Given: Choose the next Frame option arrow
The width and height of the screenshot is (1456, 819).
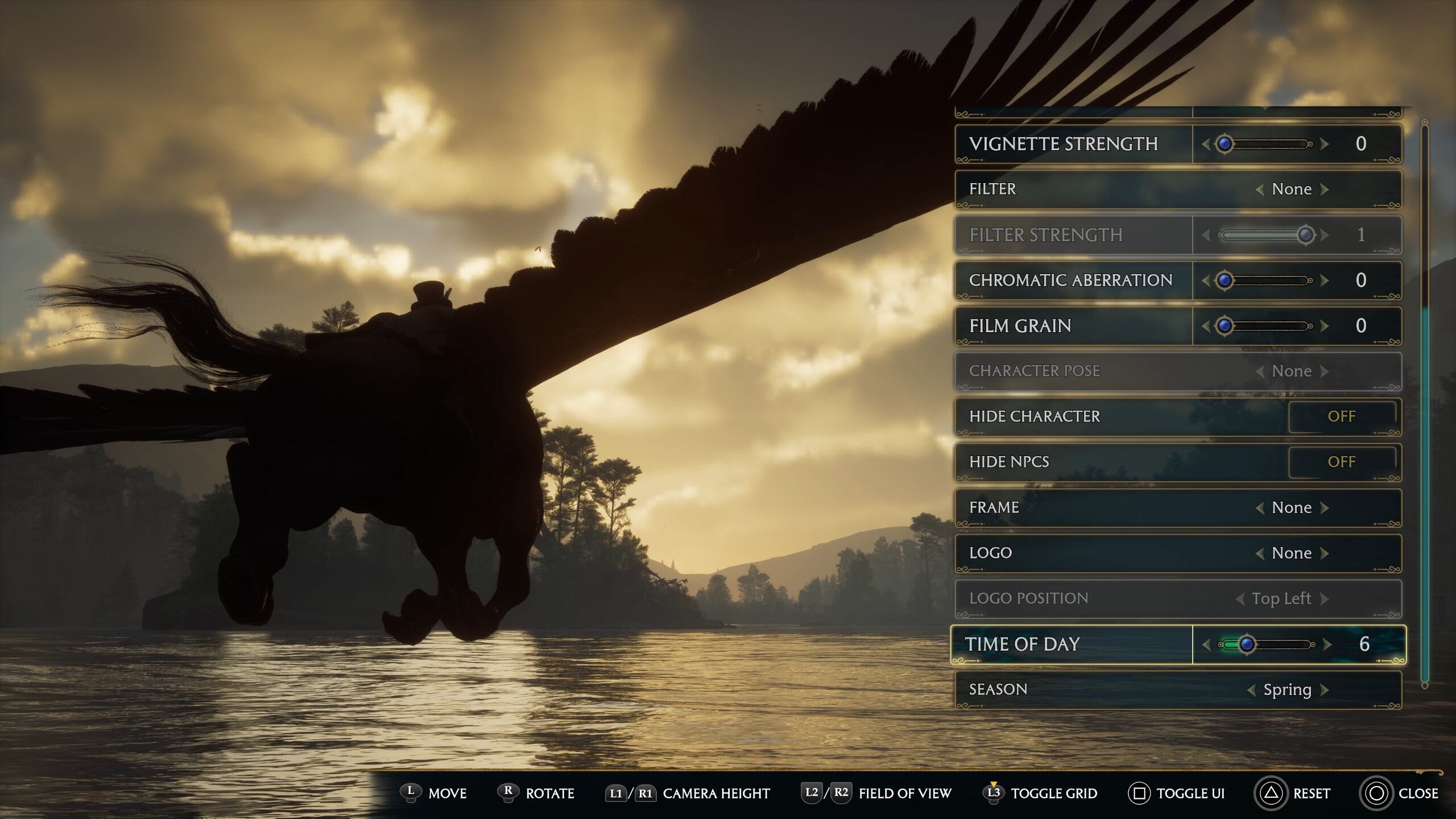Looking at the screenshot, I should (1325, 508).
